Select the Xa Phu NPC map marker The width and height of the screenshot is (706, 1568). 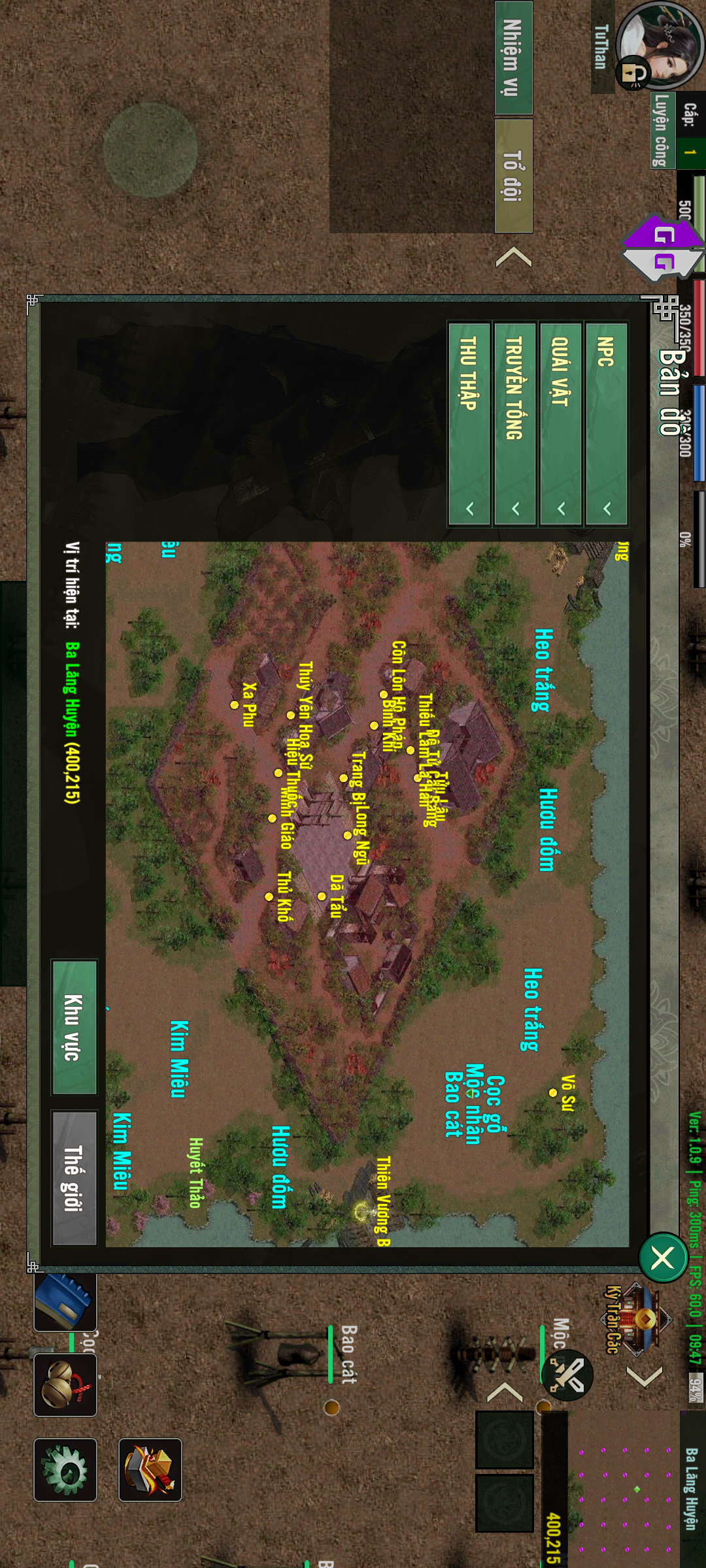point(234,705)
